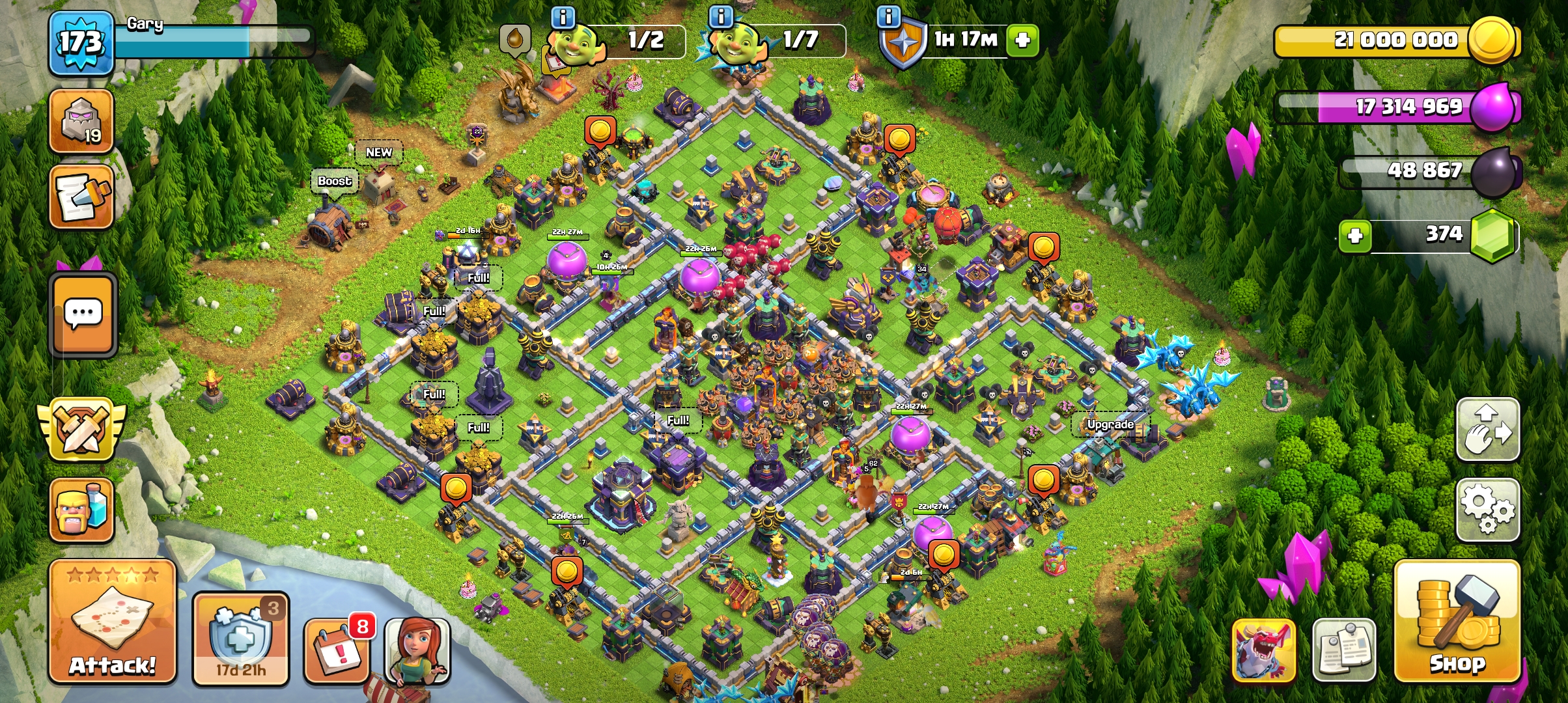Open the dragon event icon beside Shop

1266,649
